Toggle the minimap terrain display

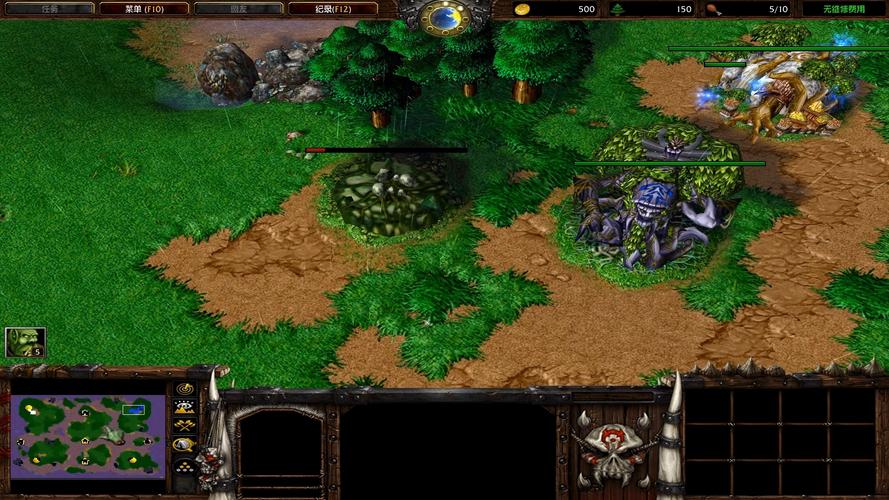pyautogui.click(x=184, y=407)
